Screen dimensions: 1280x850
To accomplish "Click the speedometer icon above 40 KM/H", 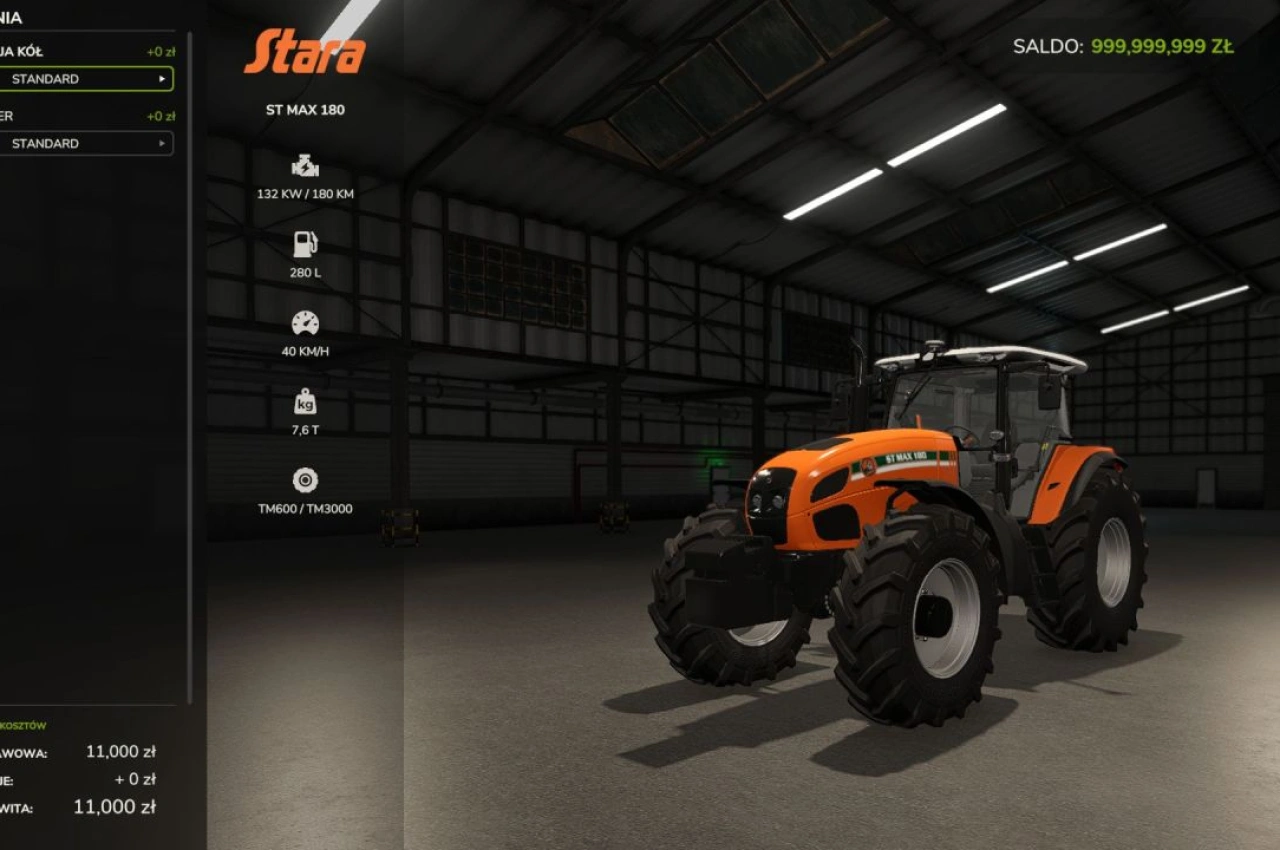I will (x=303, y=322).
